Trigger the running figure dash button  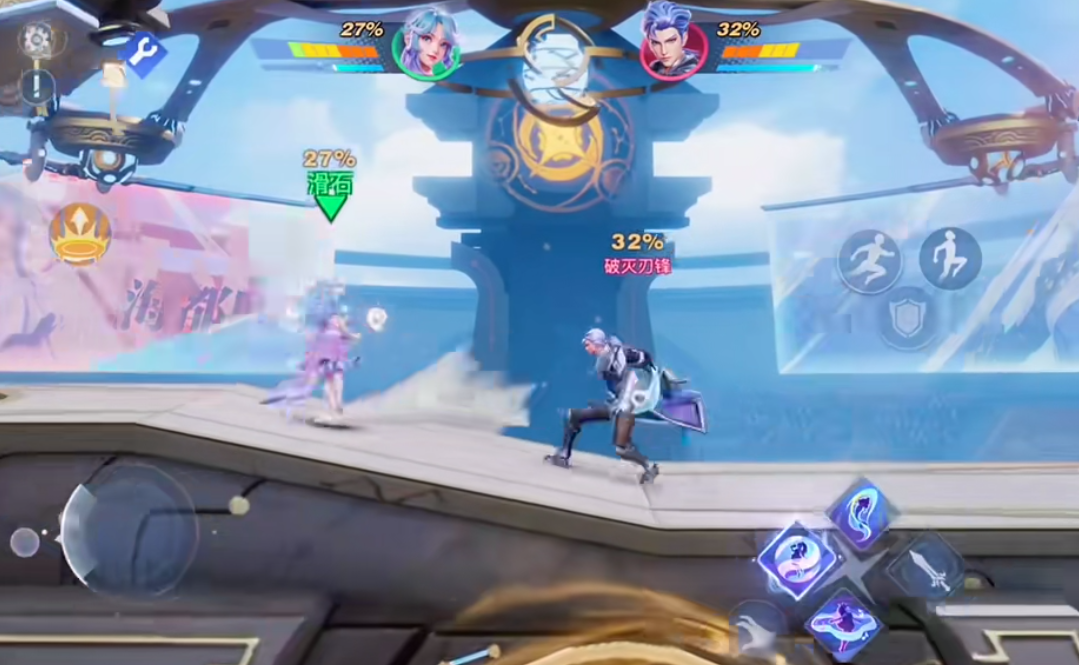[x=869, y=261]
